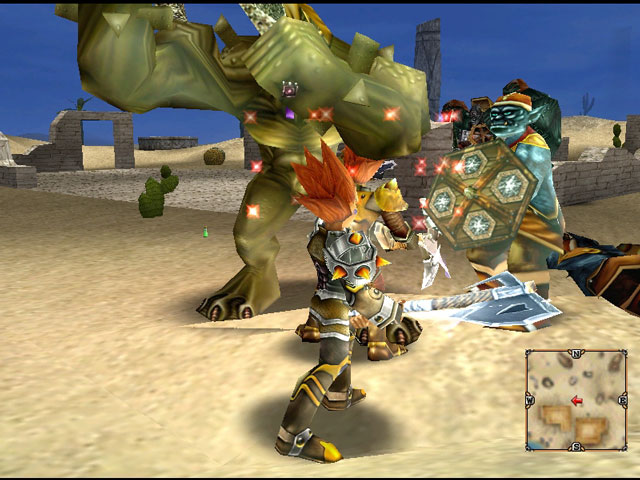Click the desert minimap
The height and width of the screenshot is (480, 640).
click(576, 400)
